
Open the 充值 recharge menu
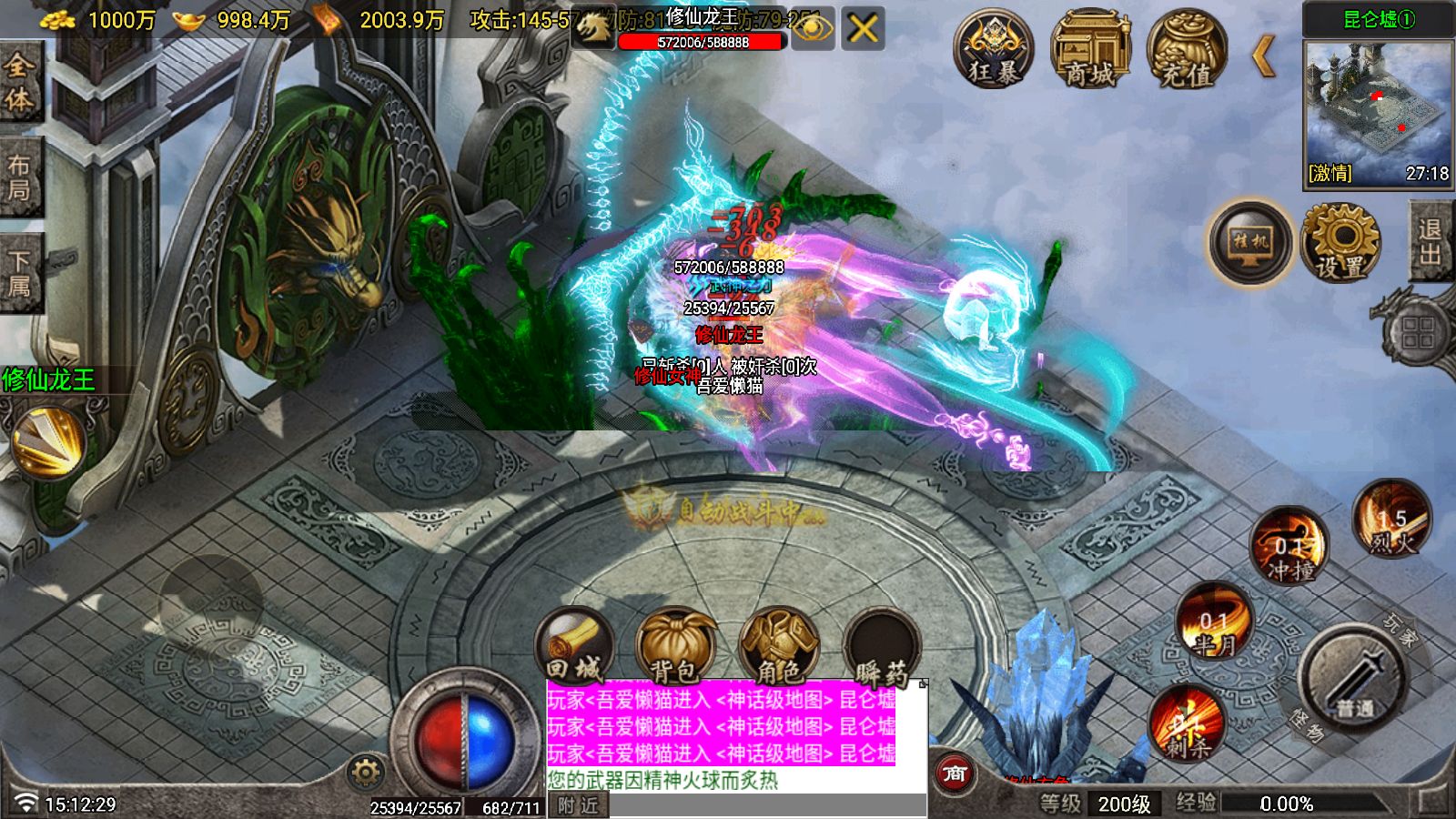1187,49
